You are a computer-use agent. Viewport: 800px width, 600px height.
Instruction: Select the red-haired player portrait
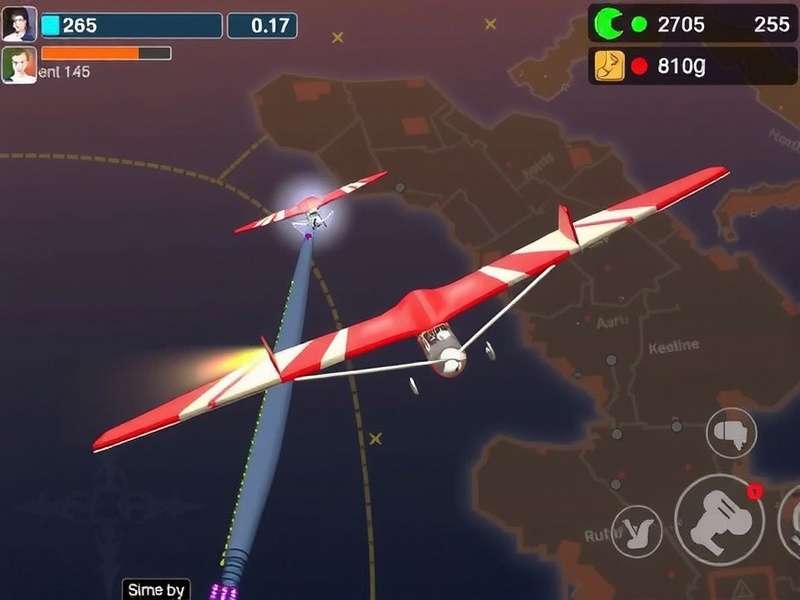[x=19, y=65]
